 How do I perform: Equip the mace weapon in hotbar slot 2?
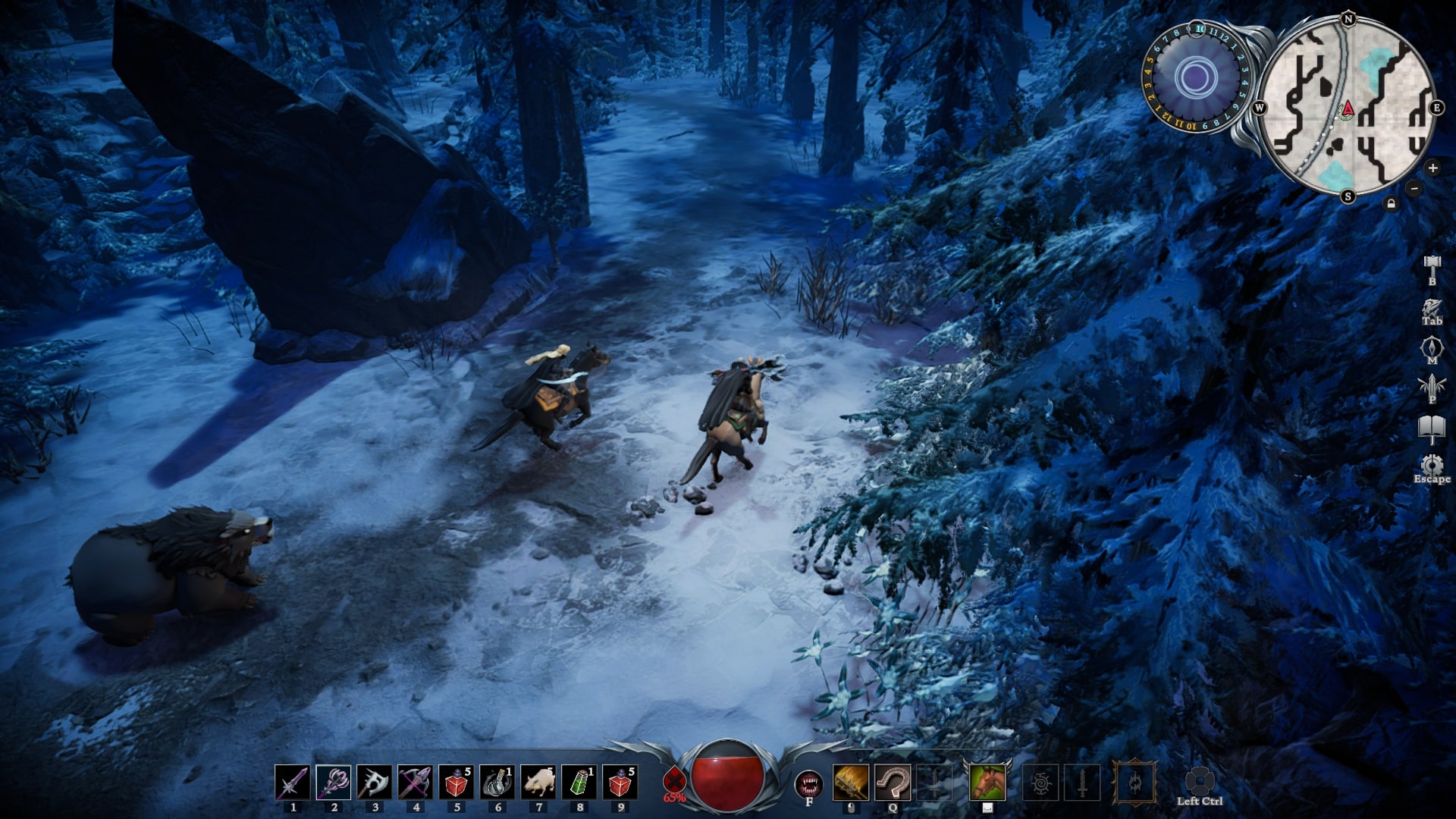pyautogui.click(x=333, y=783)
